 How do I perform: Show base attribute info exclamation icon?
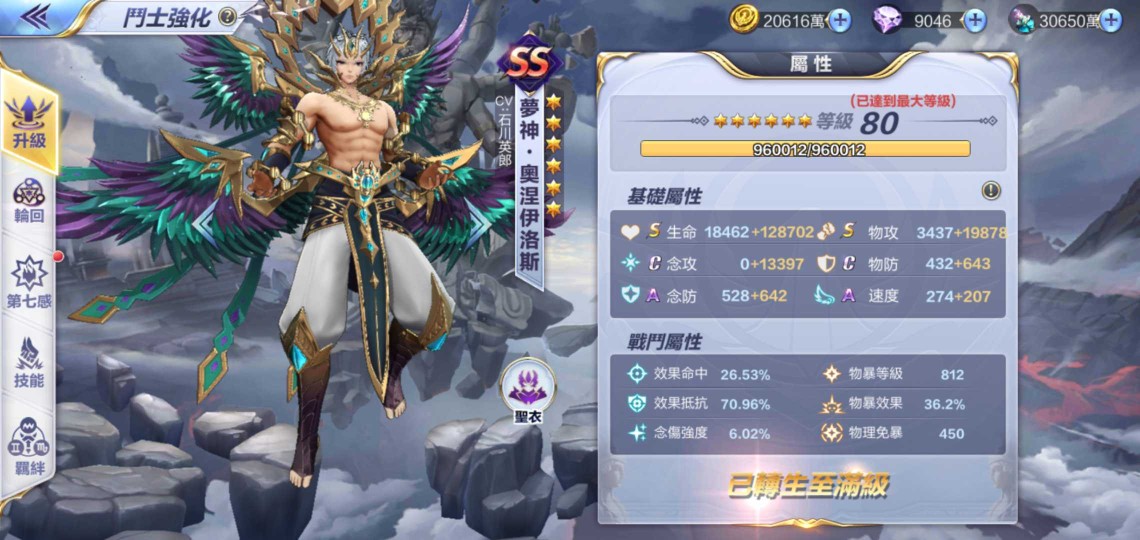[x=991, y=191]
